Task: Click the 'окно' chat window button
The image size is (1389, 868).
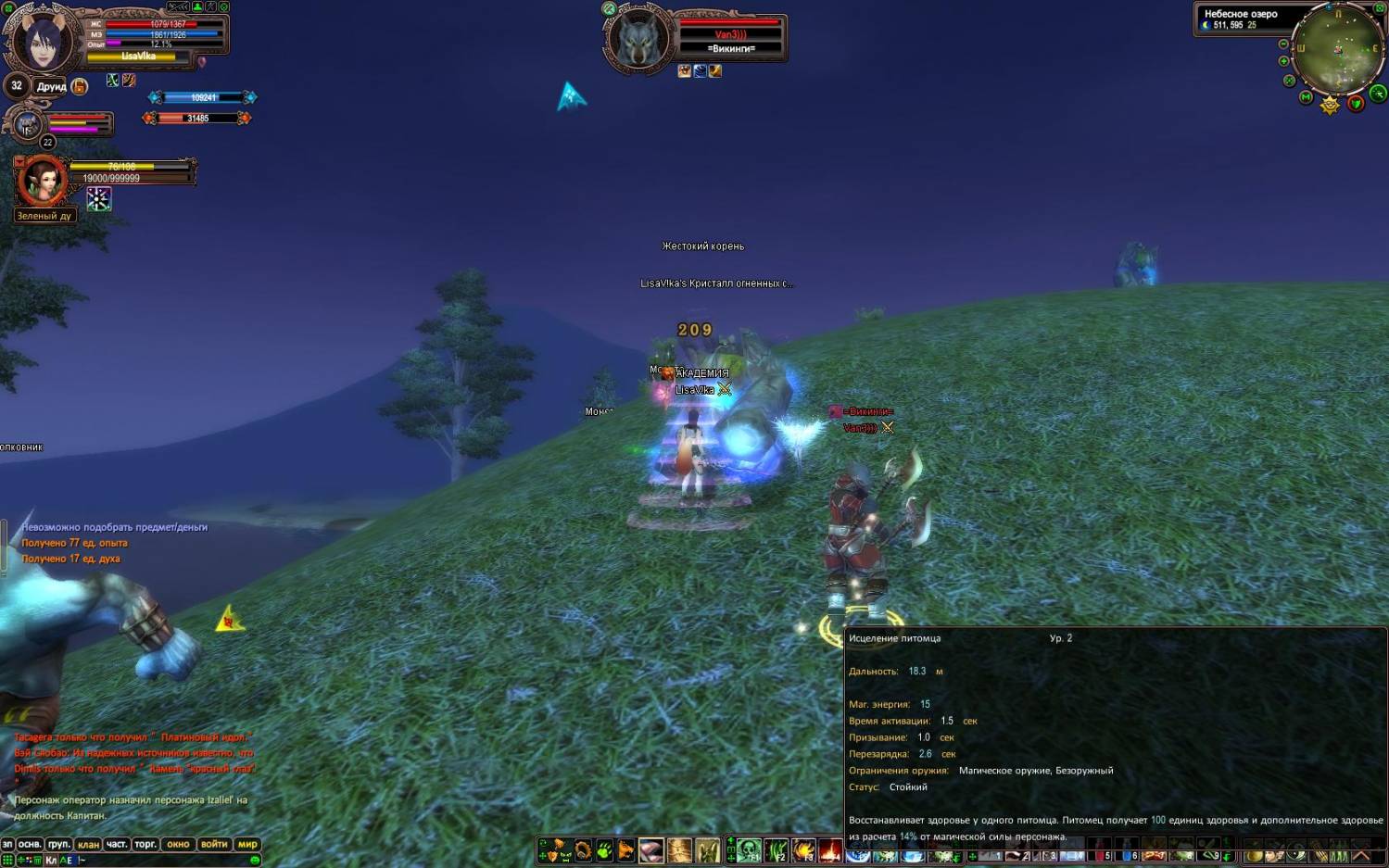Action: coord(178,844)
